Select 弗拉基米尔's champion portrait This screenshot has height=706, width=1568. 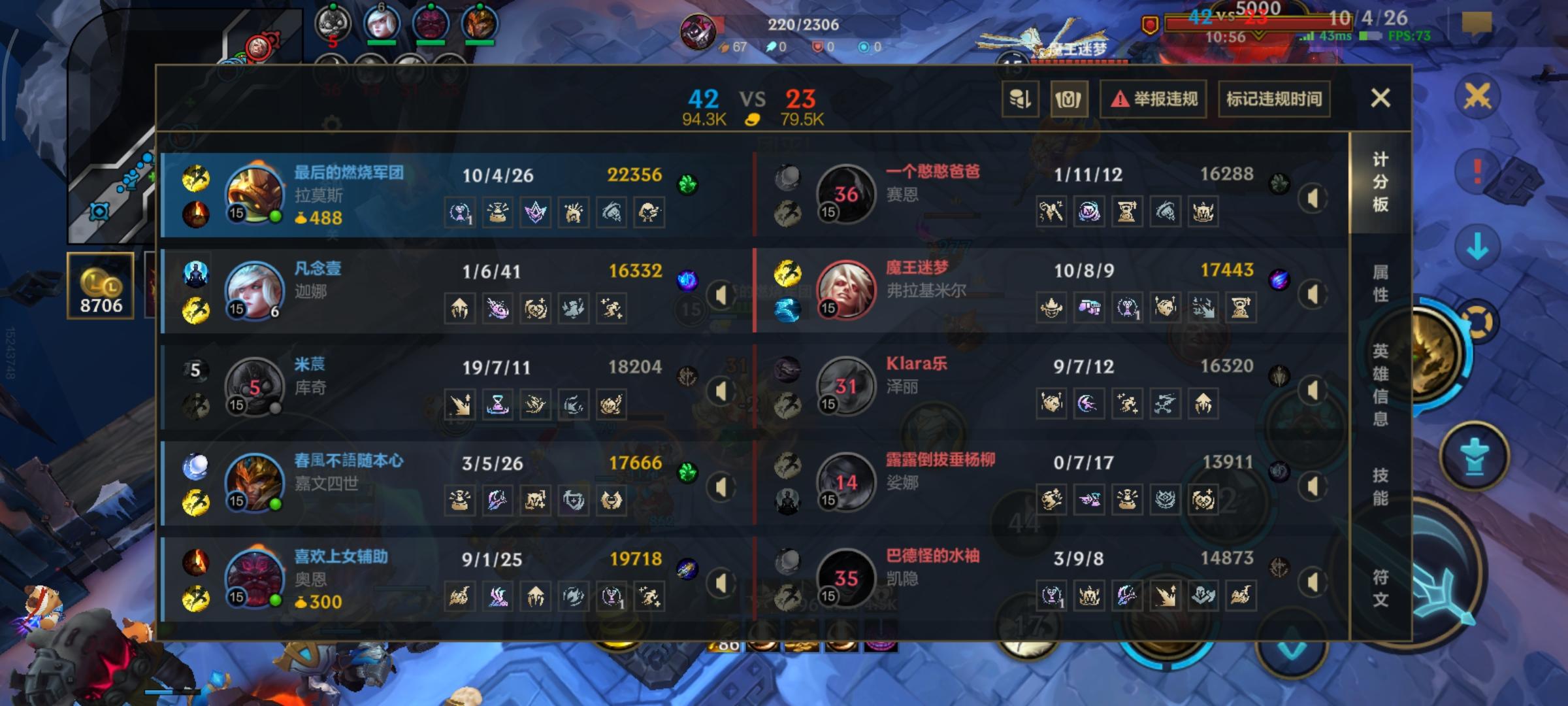pyautogui.click(x=847, y=289)
